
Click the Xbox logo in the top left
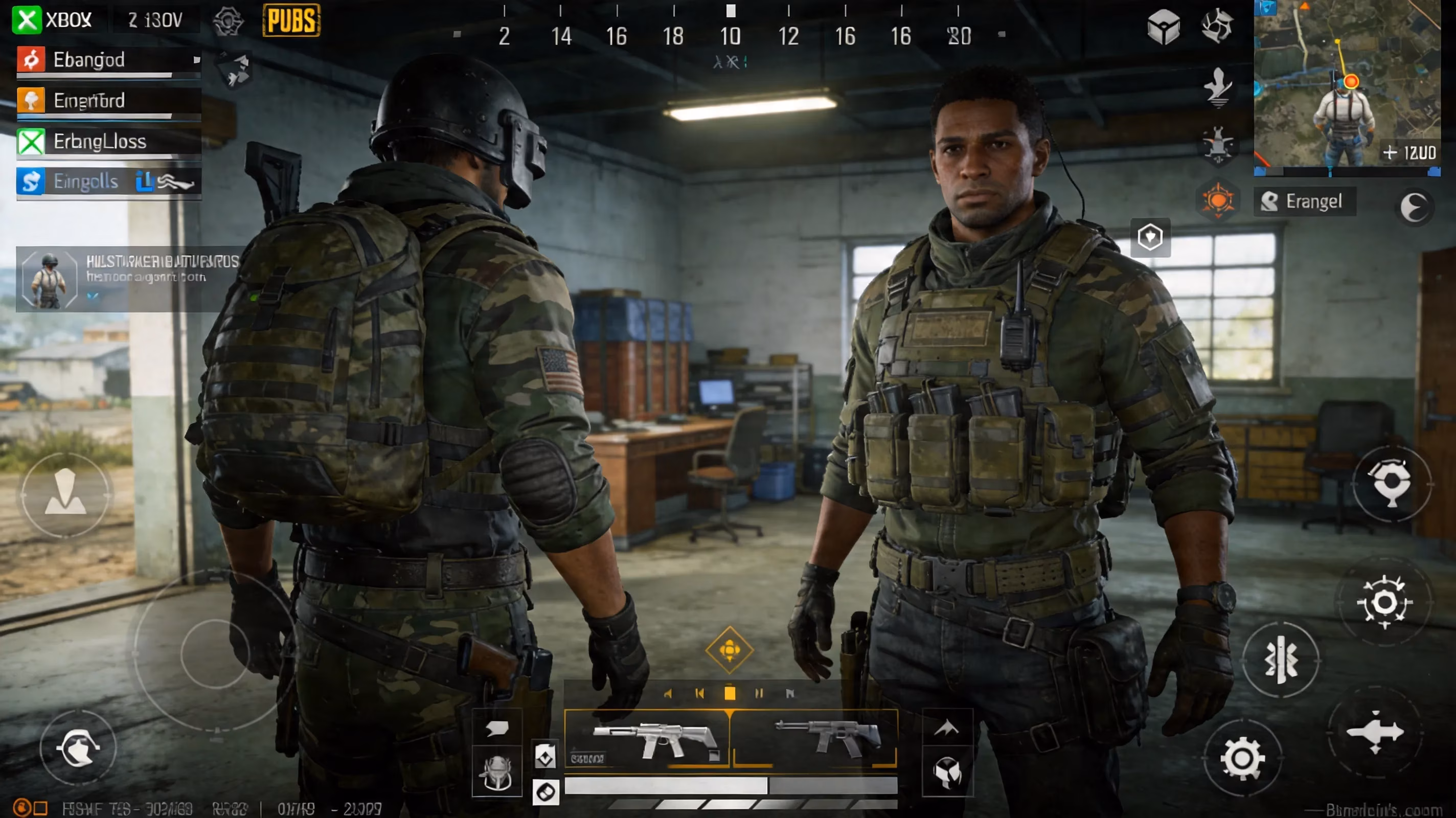[27, 20]
